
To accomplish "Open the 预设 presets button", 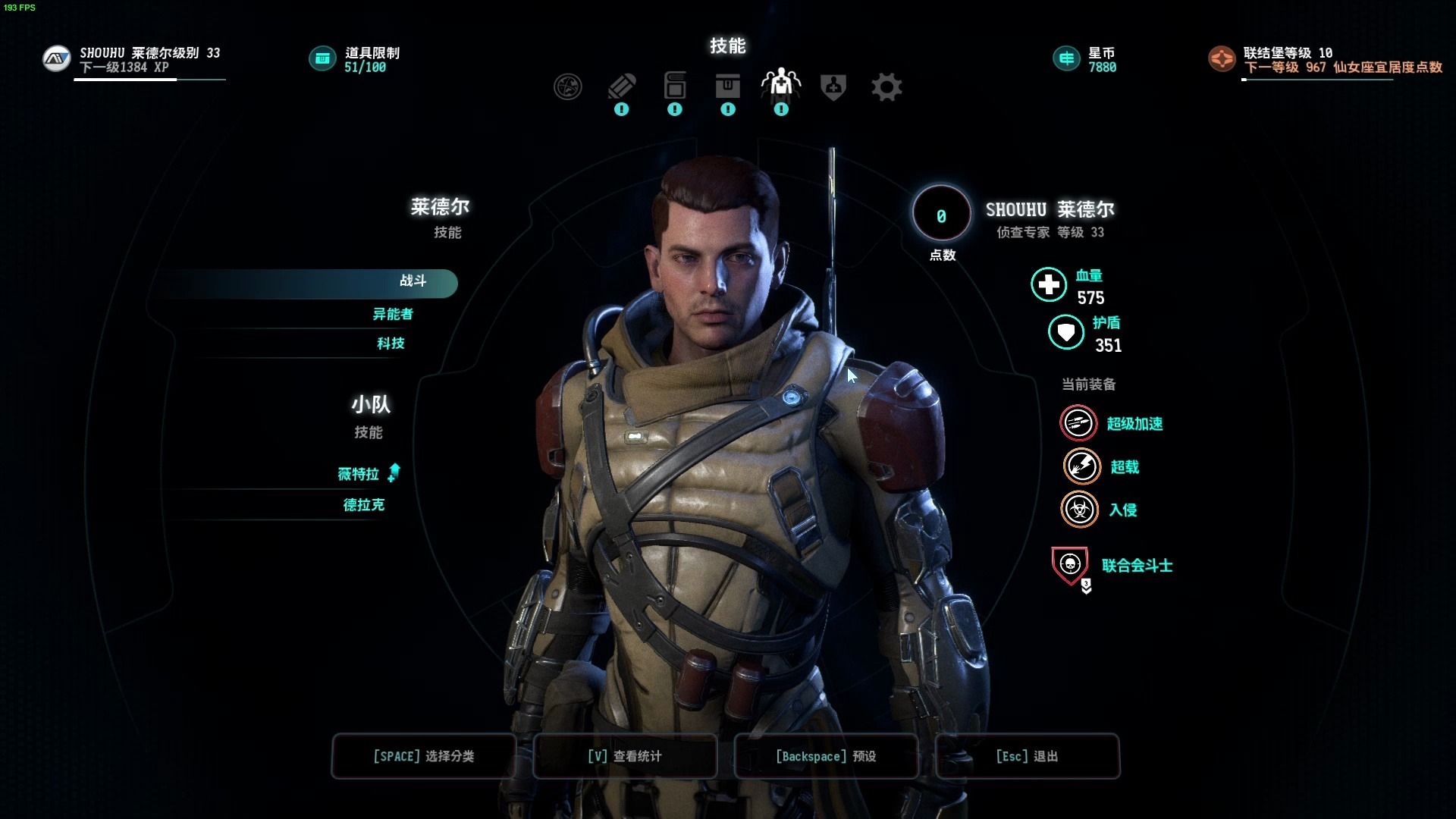I will pos(826,756).
